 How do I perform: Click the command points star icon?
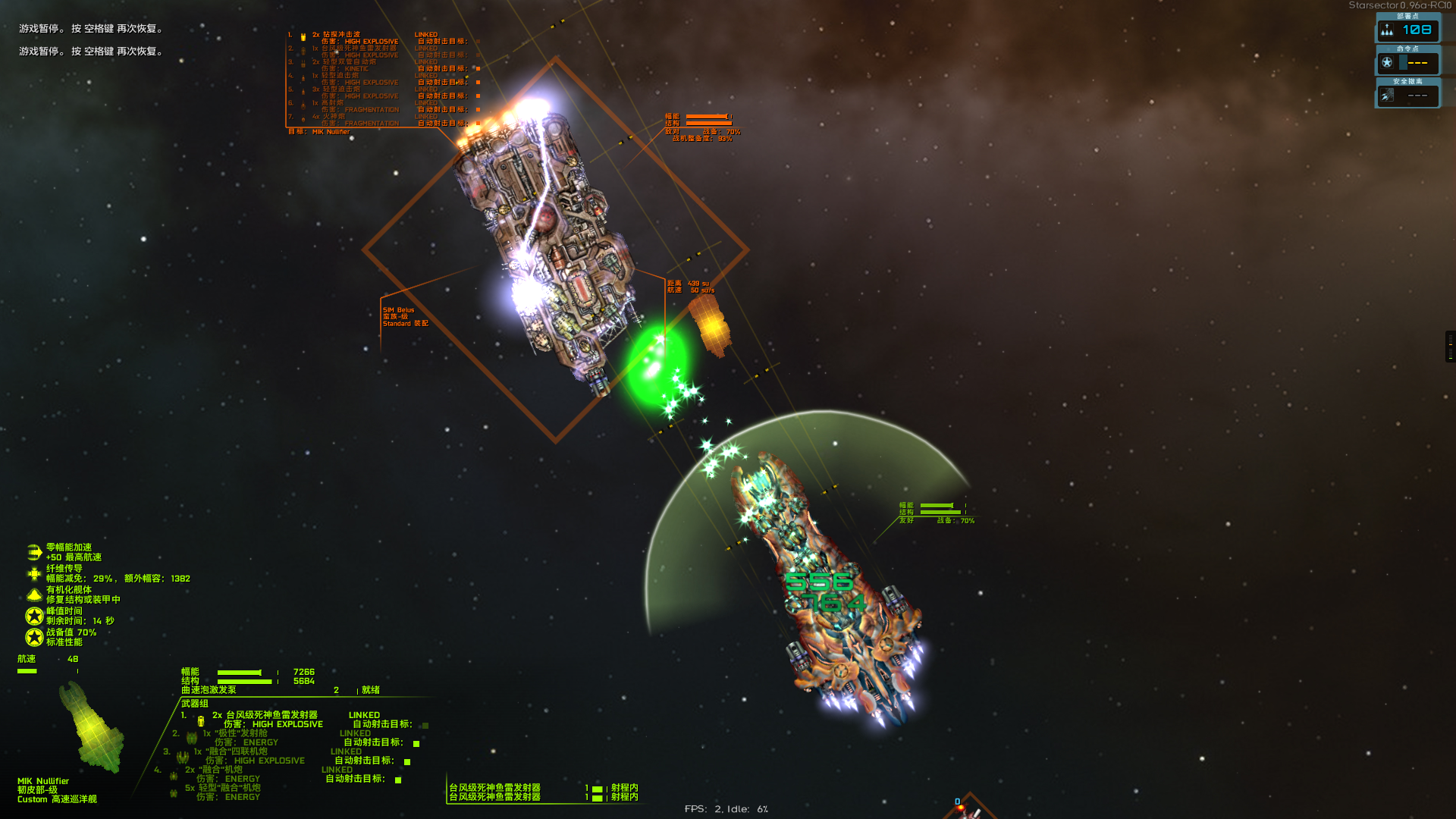(1387, 63)
